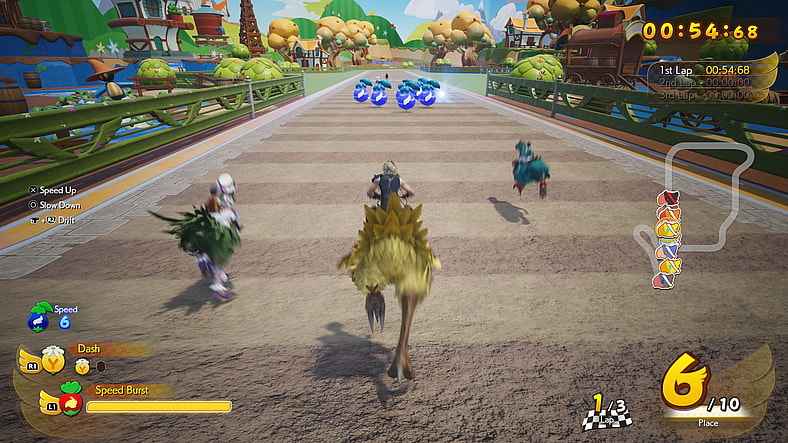Select the blue Speed berry icon

(40, 316)
